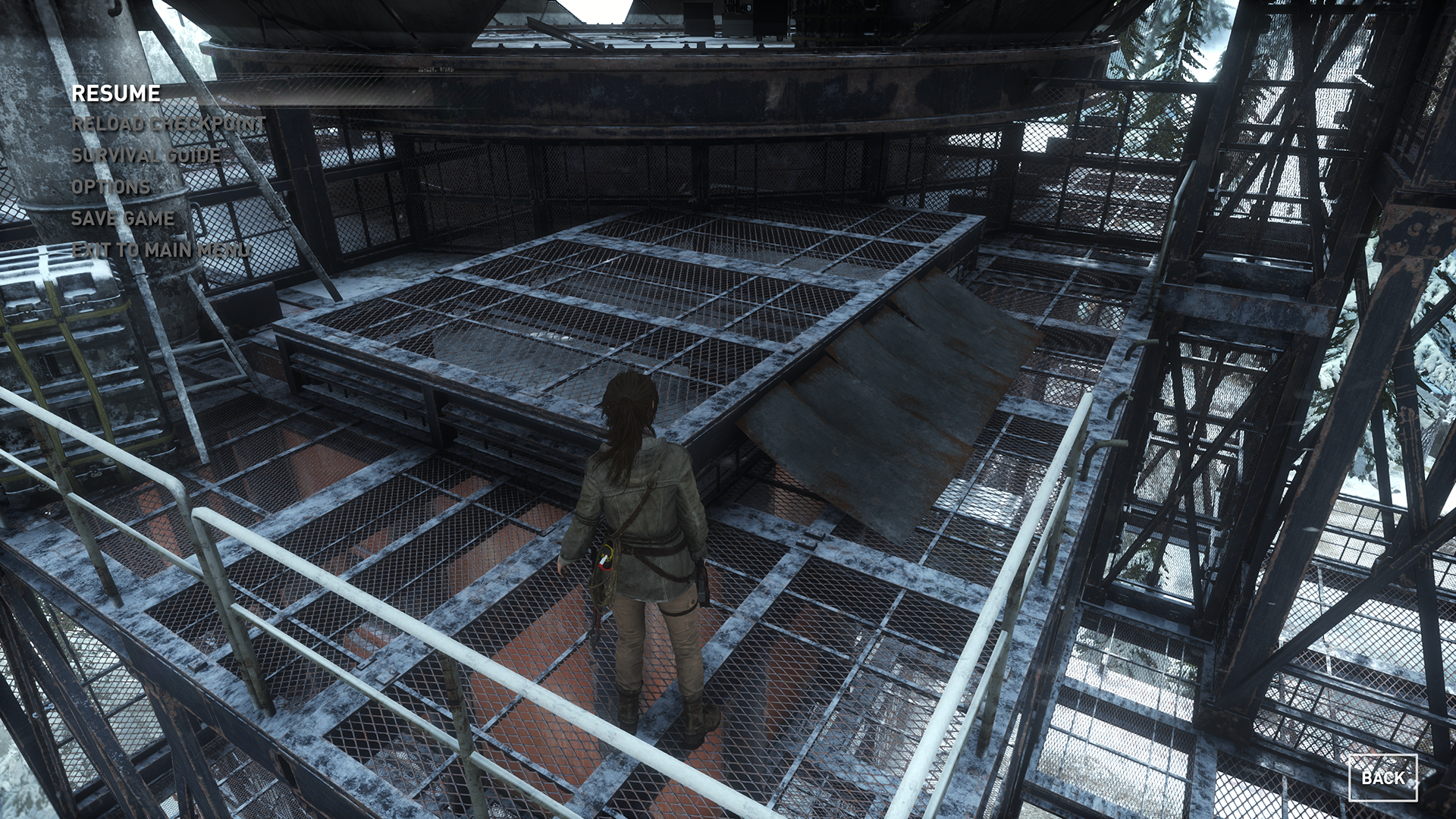Choose Reload Checkpoint in pause menu
Viewport: 1456px width, 819px height.
click(168, 124)
